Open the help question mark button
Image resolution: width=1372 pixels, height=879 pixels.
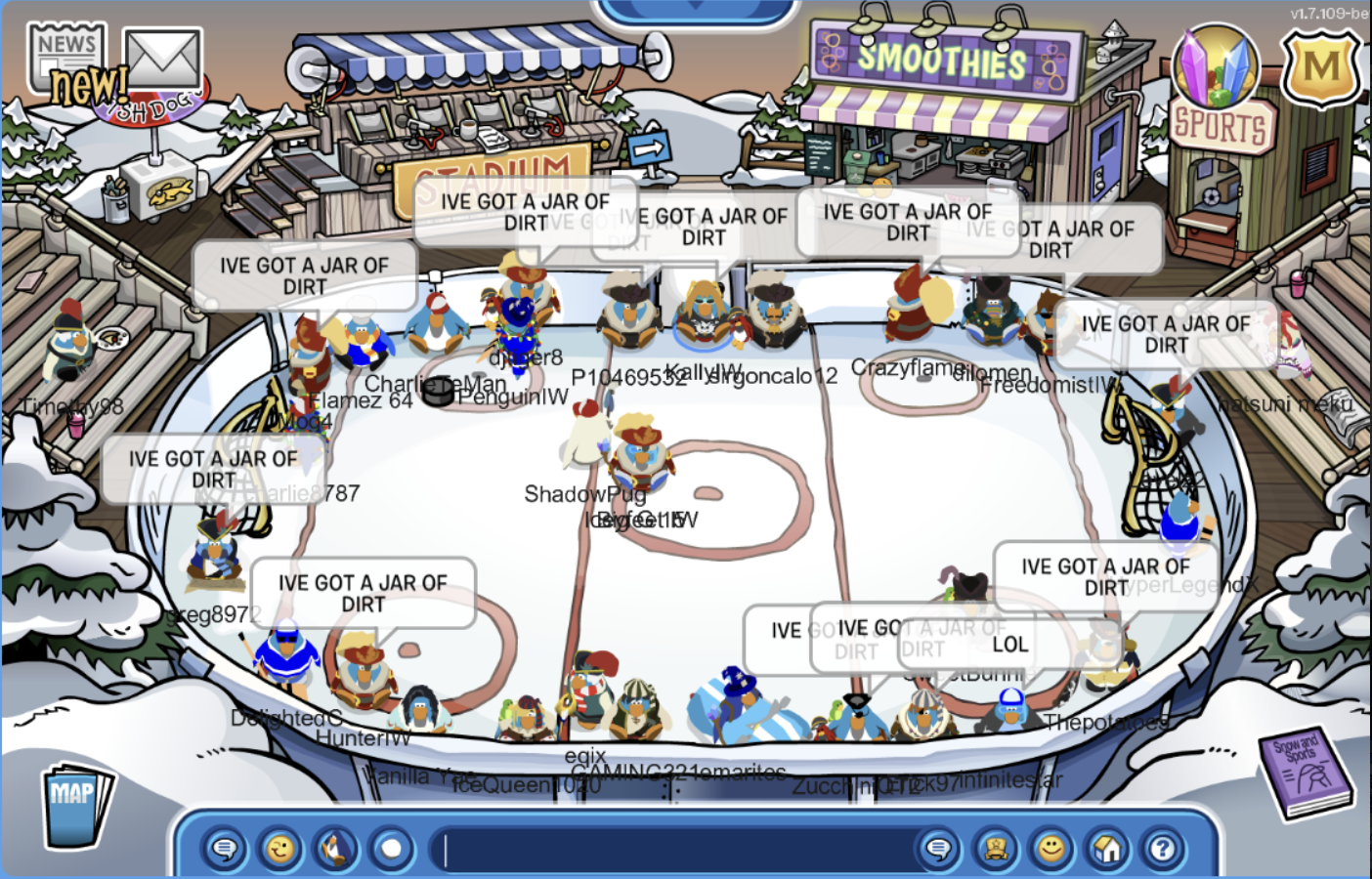1163,848
